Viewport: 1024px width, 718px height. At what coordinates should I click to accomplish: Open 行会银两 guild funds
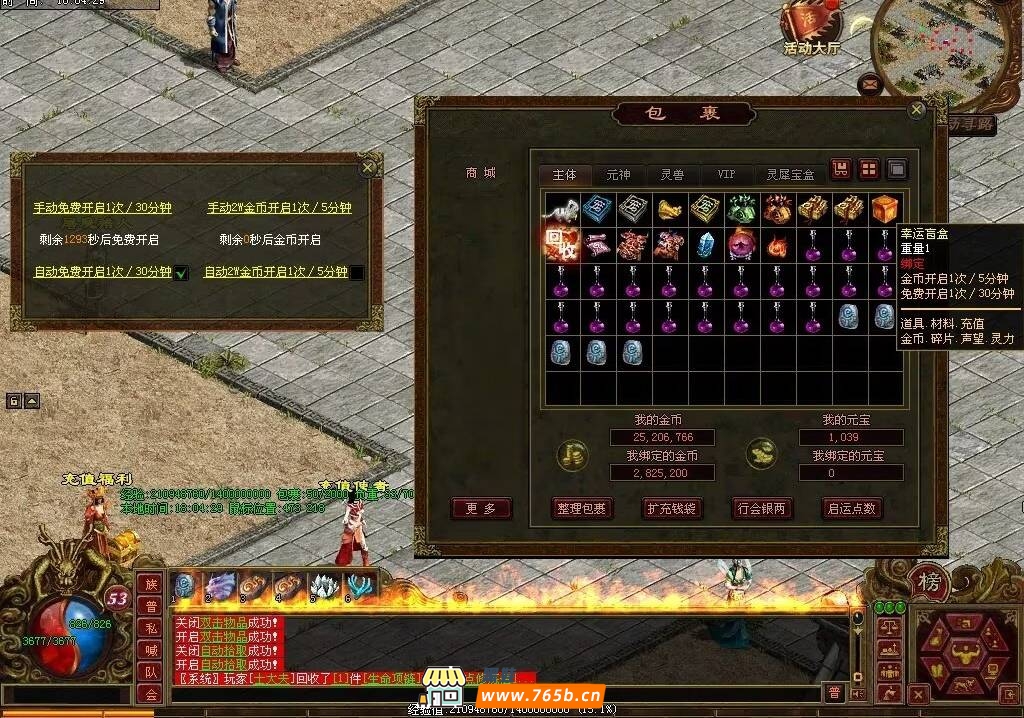point(761,508)
